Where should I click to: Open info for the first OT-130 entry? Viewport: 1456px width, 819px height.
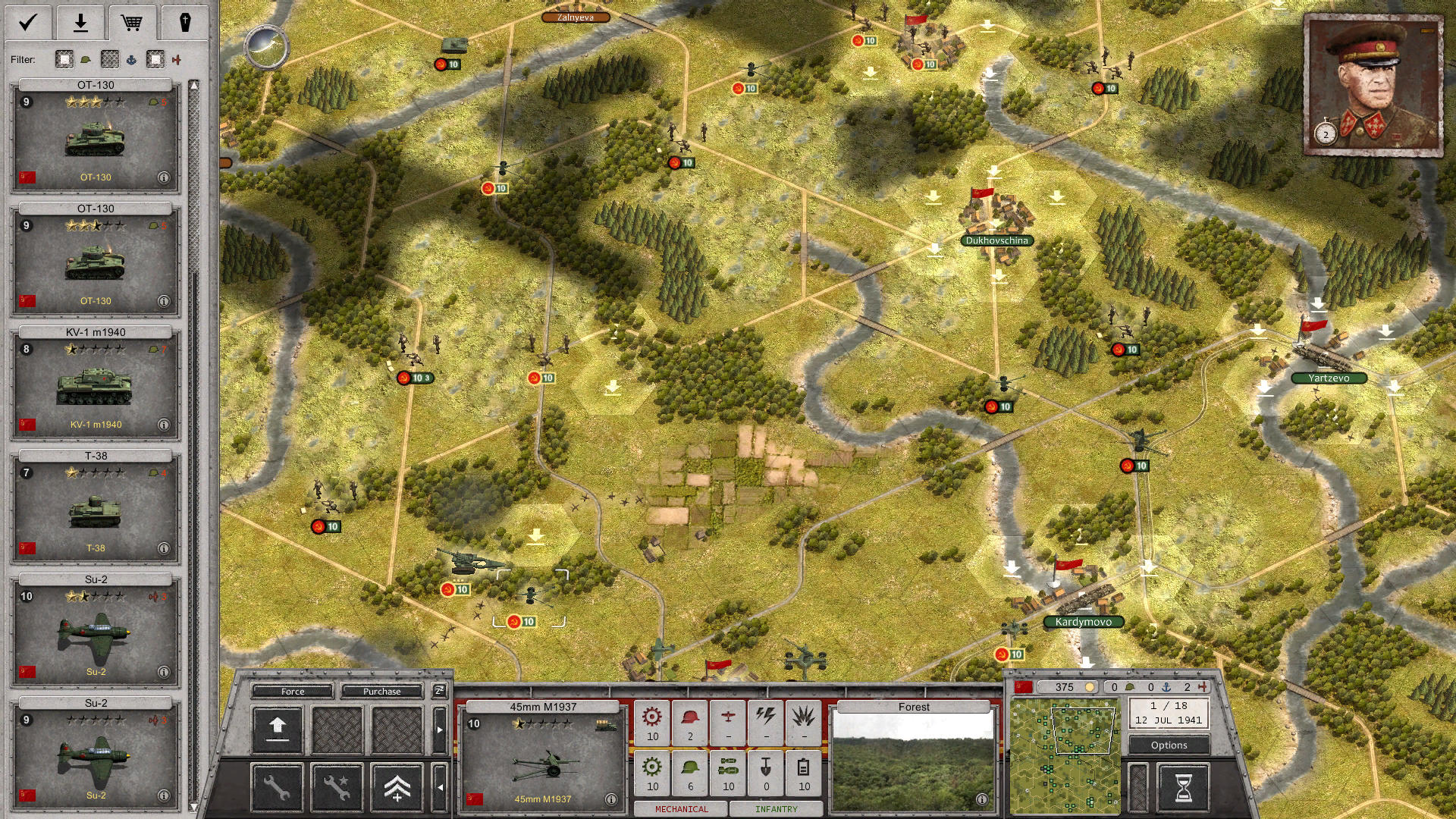click(x=163, y=177)
